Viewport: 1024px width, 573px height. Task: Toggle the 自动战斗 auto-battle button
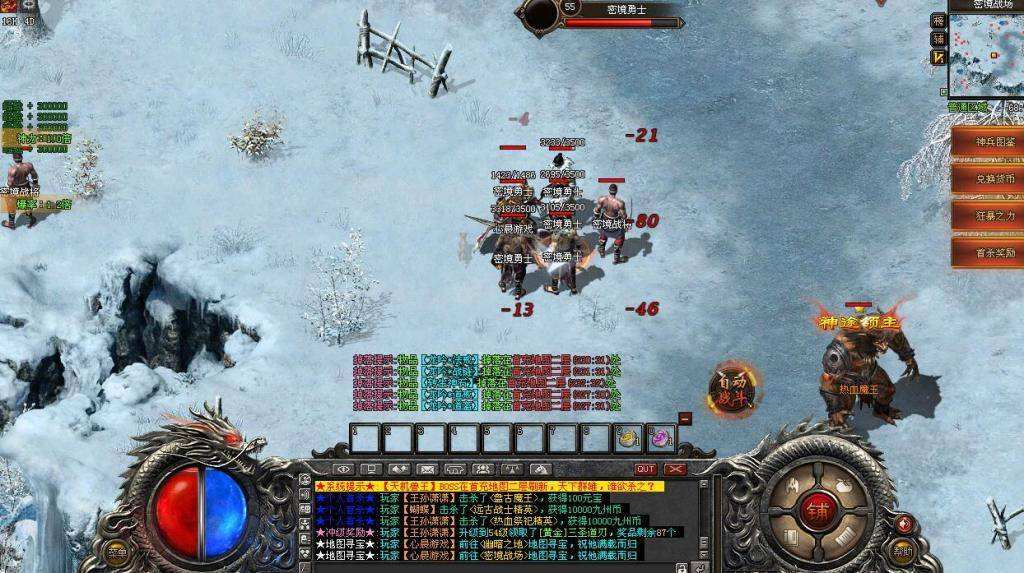tap(732, 387)
